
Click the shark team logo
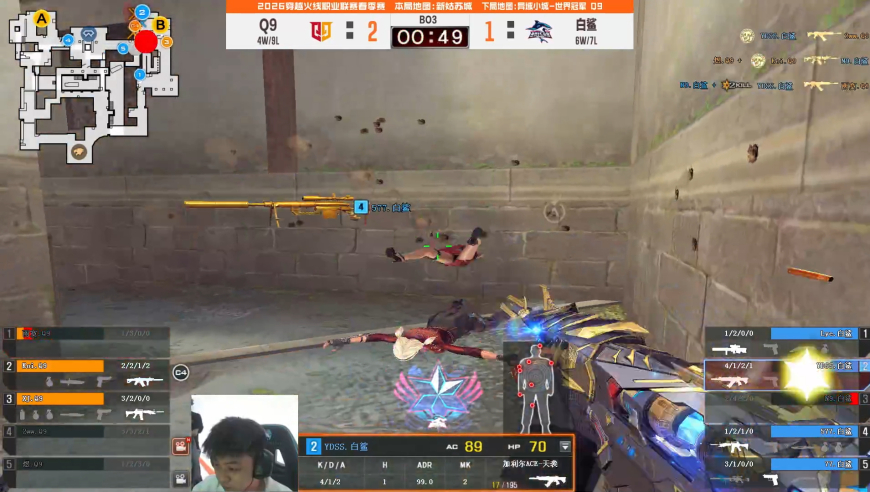541,31
